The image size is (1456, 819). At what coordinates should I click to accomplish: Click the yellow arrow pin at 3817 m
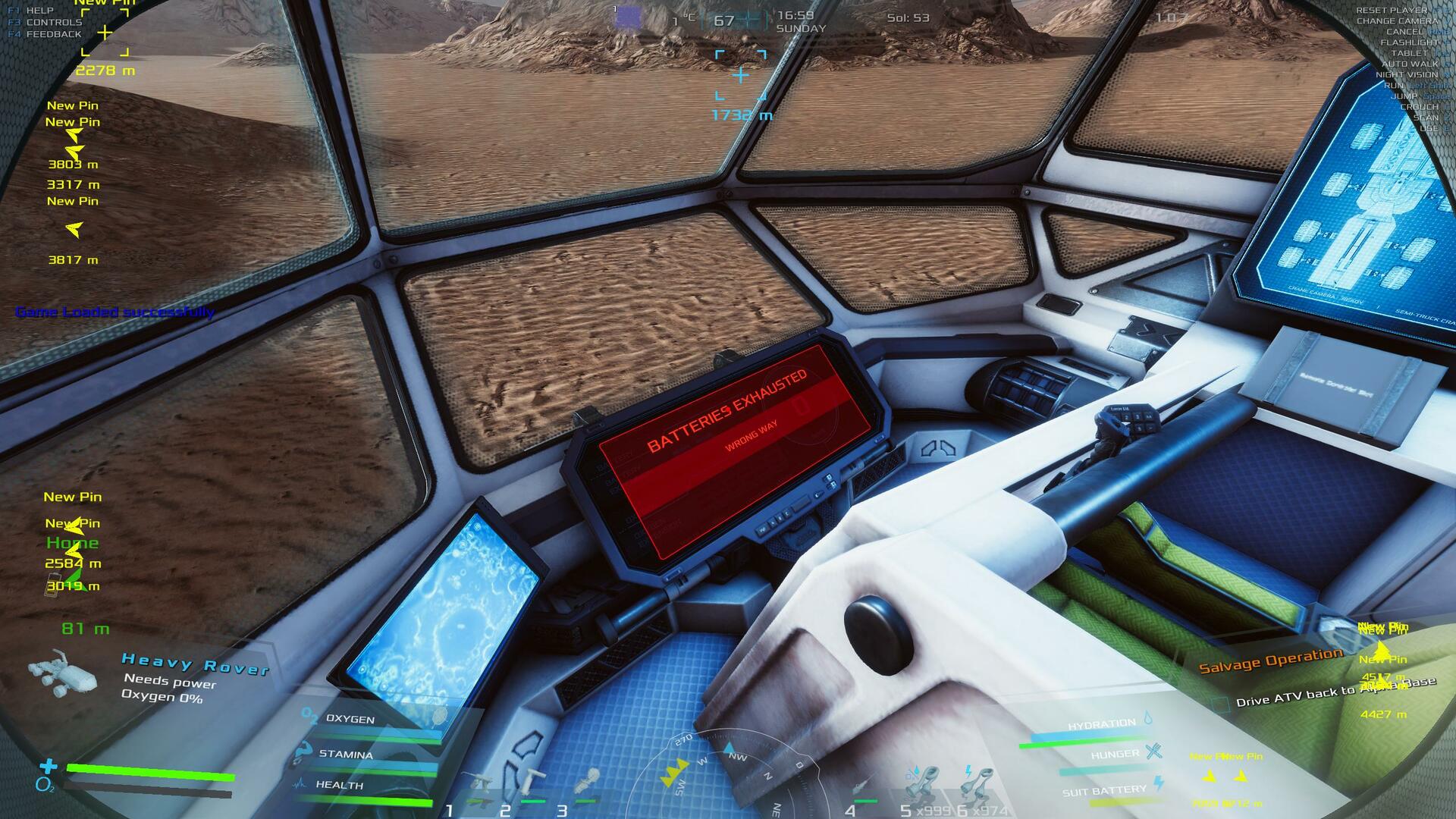74,230
